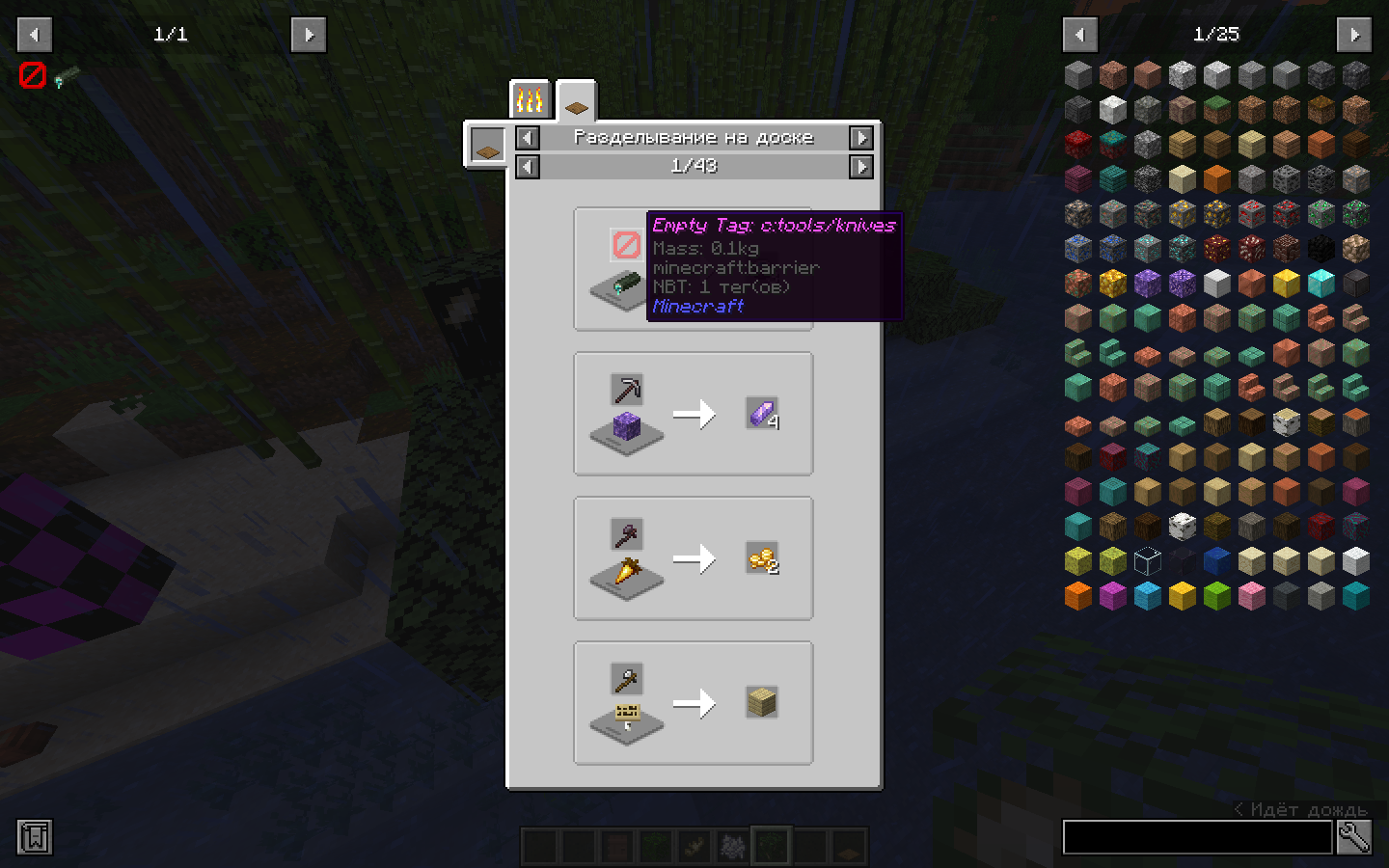Screen dimensions: 1389x868
Task: Open the bookmarks book icon bottom left
Action: [33, 838]
